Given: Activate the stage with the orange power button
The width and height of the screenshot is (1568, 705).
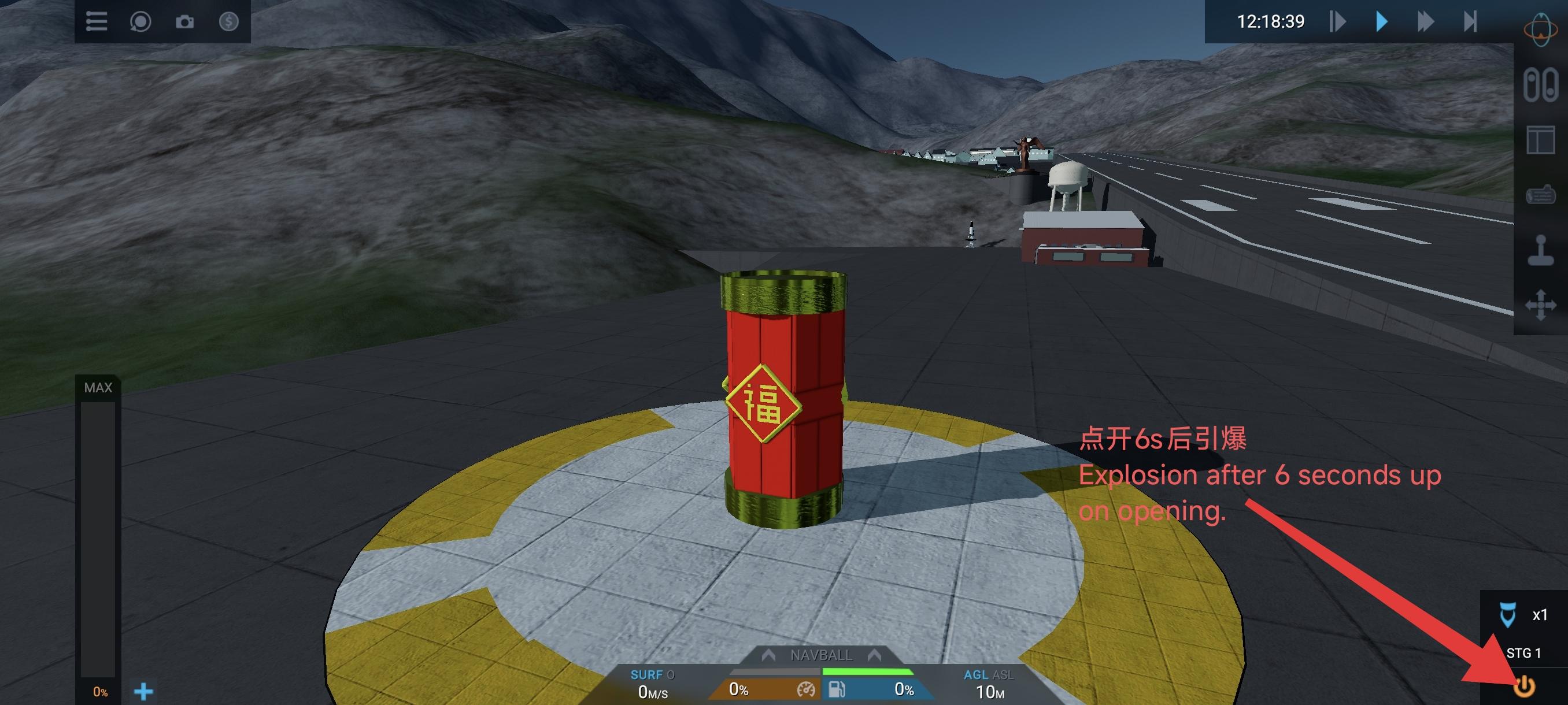Looking at the screenshot, I should coord(1524,687).
